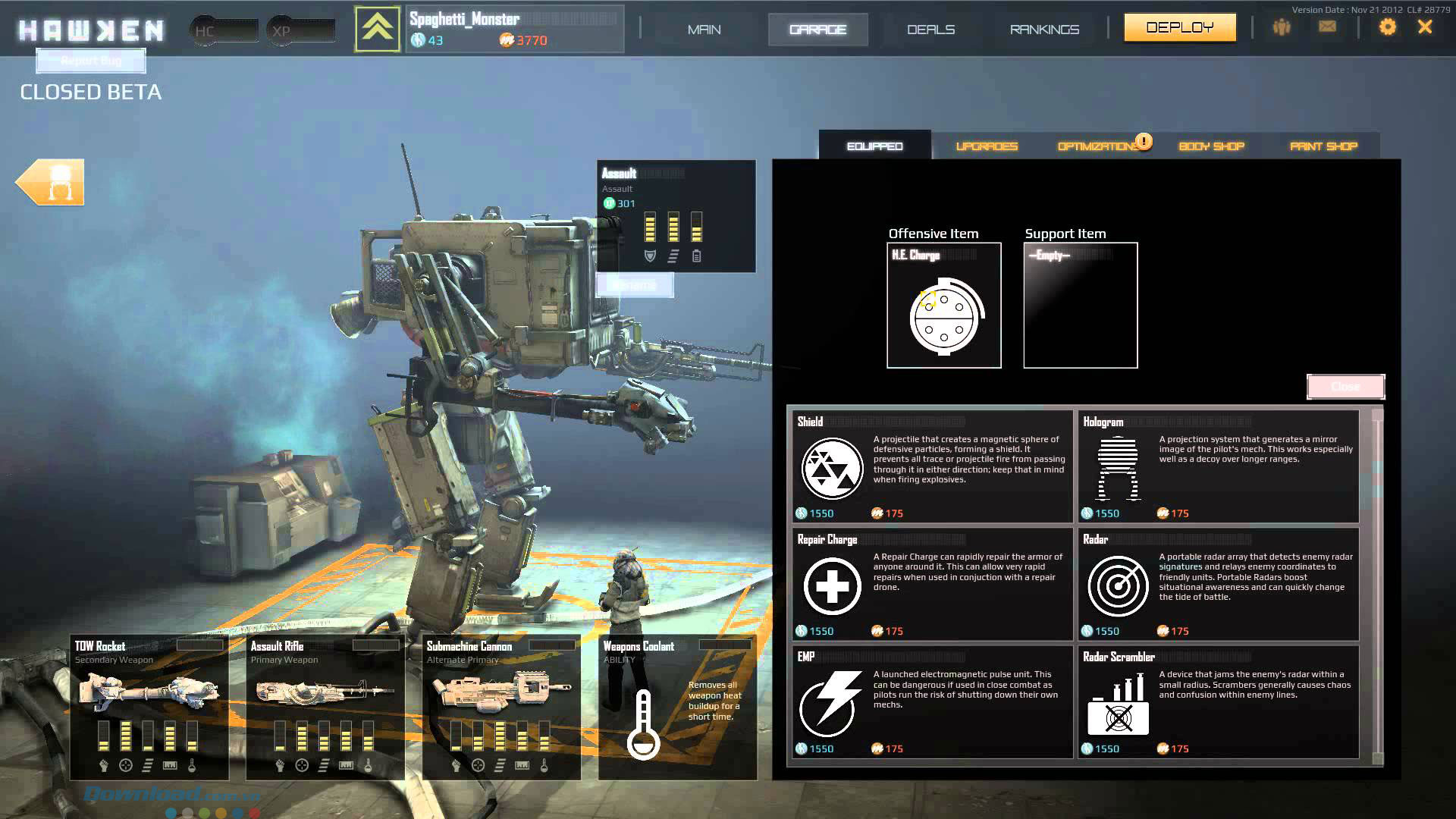Select the Repair Charge item

[x=930, y=585]
